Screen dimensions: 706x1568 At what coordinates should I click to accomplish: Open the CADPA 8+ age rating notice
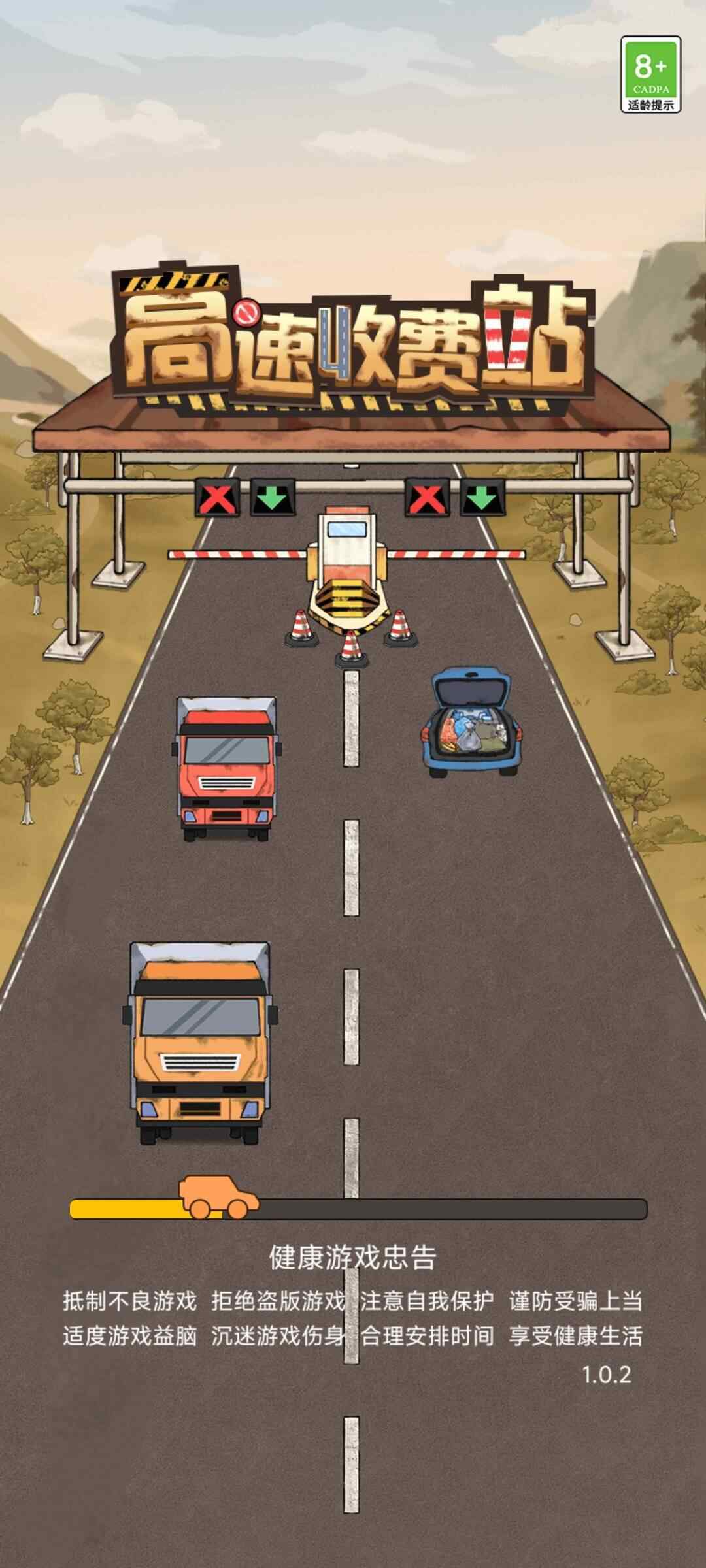(x=650, y=74)
